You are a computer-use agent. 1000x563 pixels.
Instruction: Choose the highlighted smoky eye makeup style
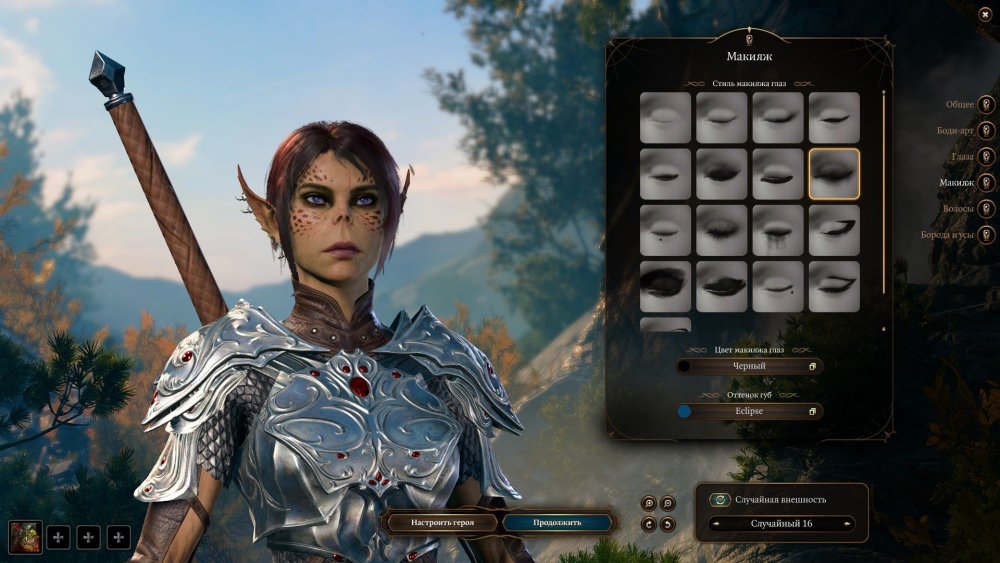coord(834,174)
